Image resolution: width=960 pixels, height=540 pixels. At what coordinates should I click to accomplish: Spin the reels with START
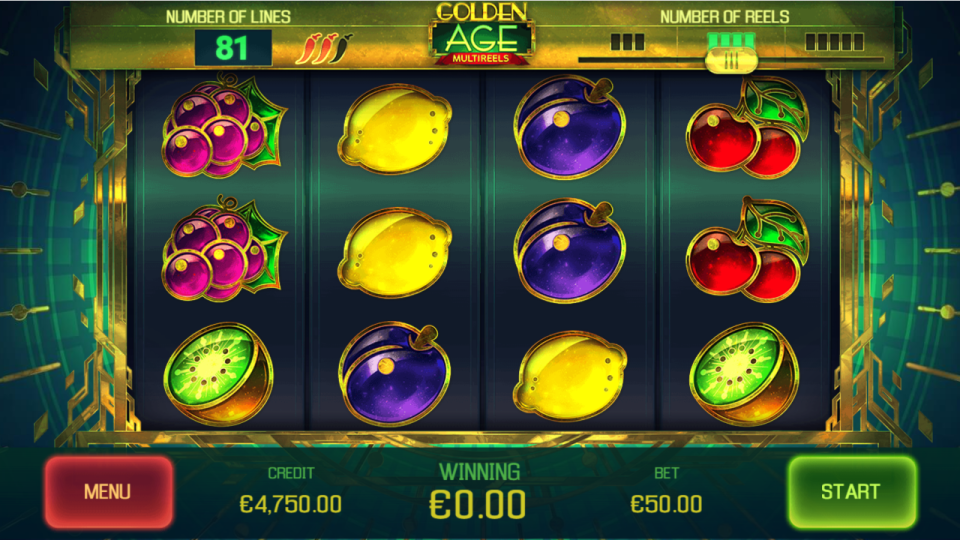pos(850,492)
